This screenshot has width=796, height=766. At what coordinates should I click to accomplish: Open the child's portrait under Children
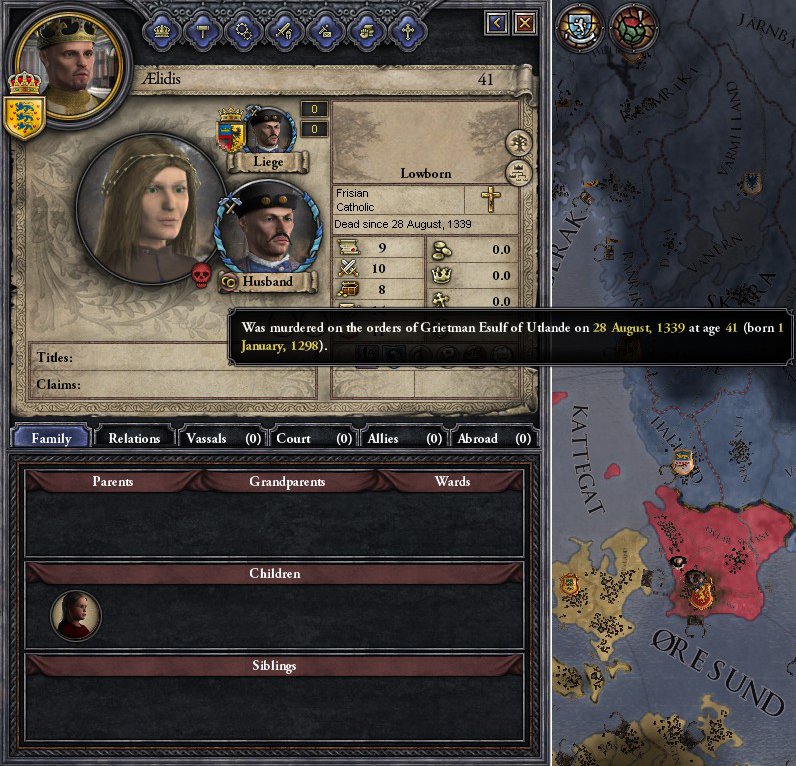pos(76,615)
